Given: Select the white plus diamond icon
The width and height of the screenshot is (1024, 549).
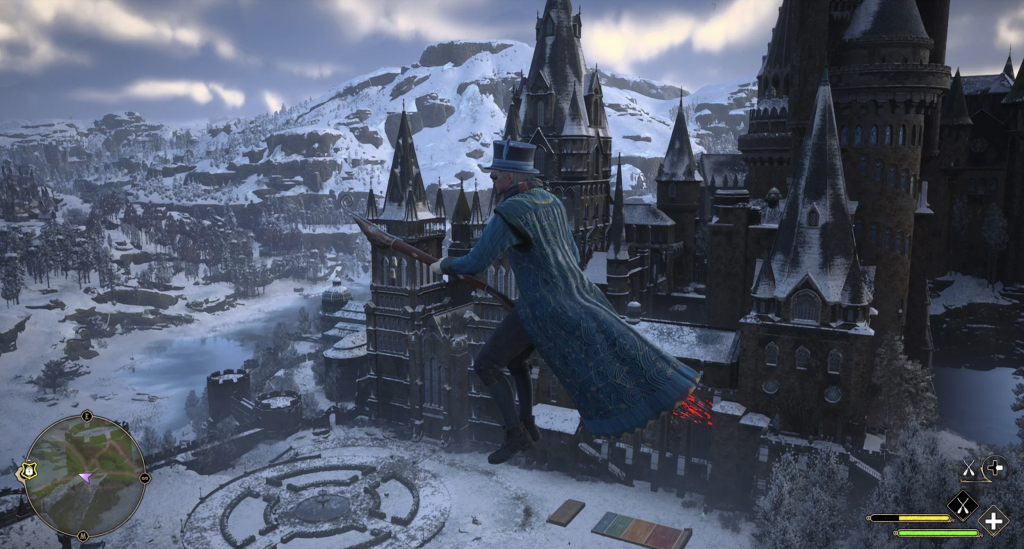Looking at the screenshot, I should point(993,520).
